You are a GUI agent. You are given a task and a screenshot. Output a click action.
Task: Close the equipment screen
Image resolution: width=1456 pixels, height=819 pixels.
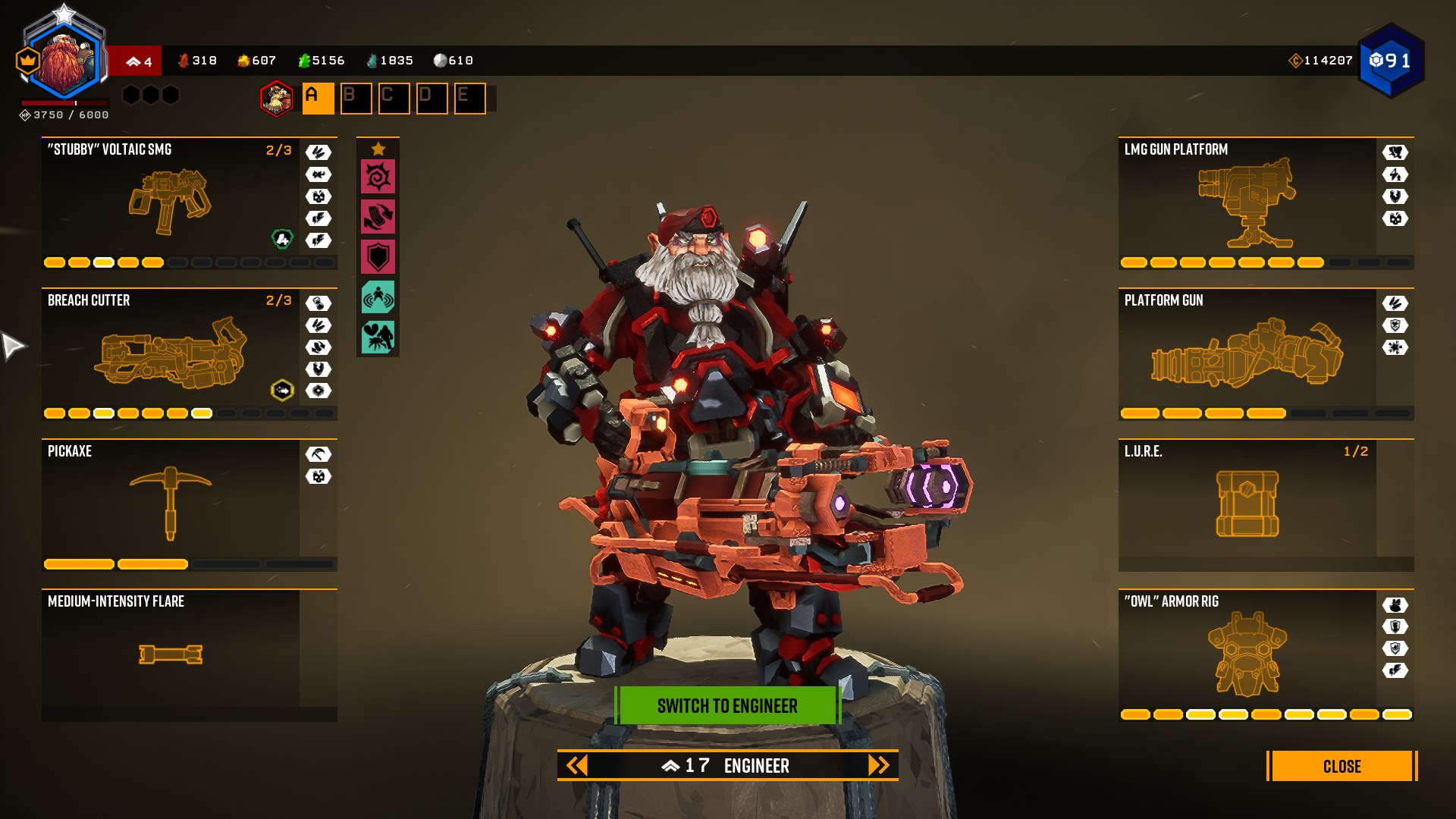[1341, 766]
